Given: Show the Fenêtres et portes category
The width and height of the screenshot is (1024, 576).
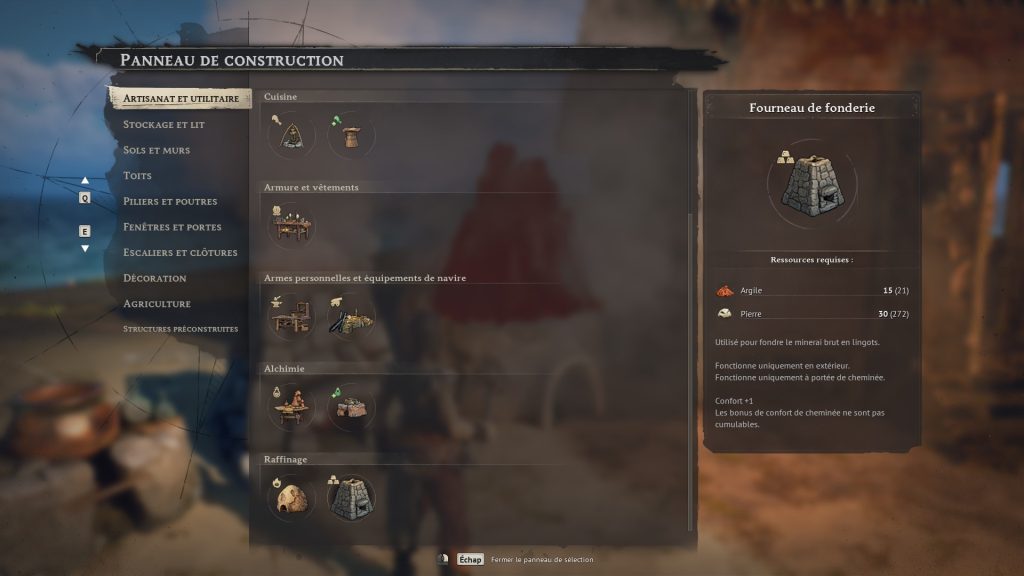Looking at the screenshot, I should (x=172, y=227).
